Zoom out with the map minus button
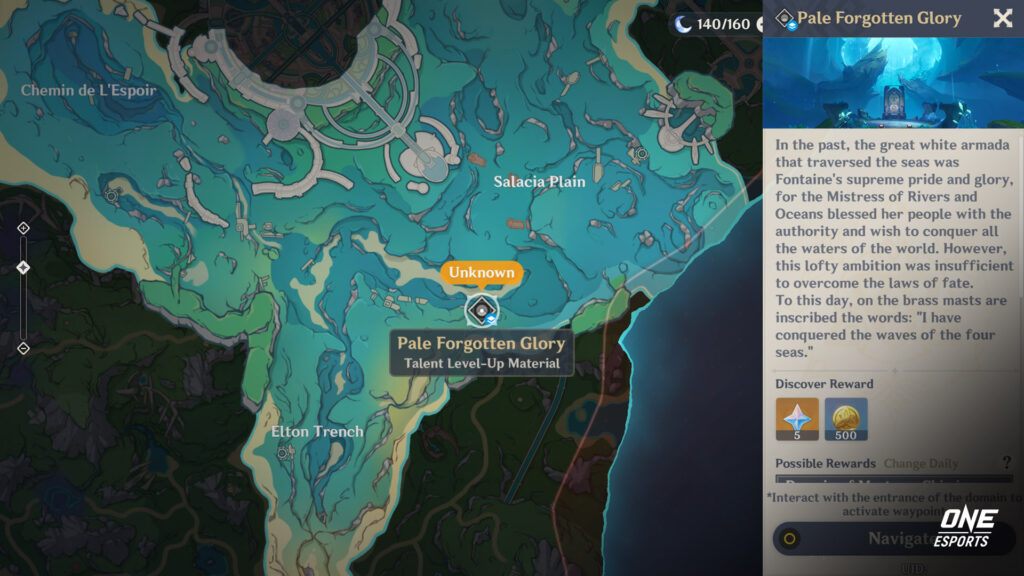This screenshot has height=576, width=1024. (24, 348)
